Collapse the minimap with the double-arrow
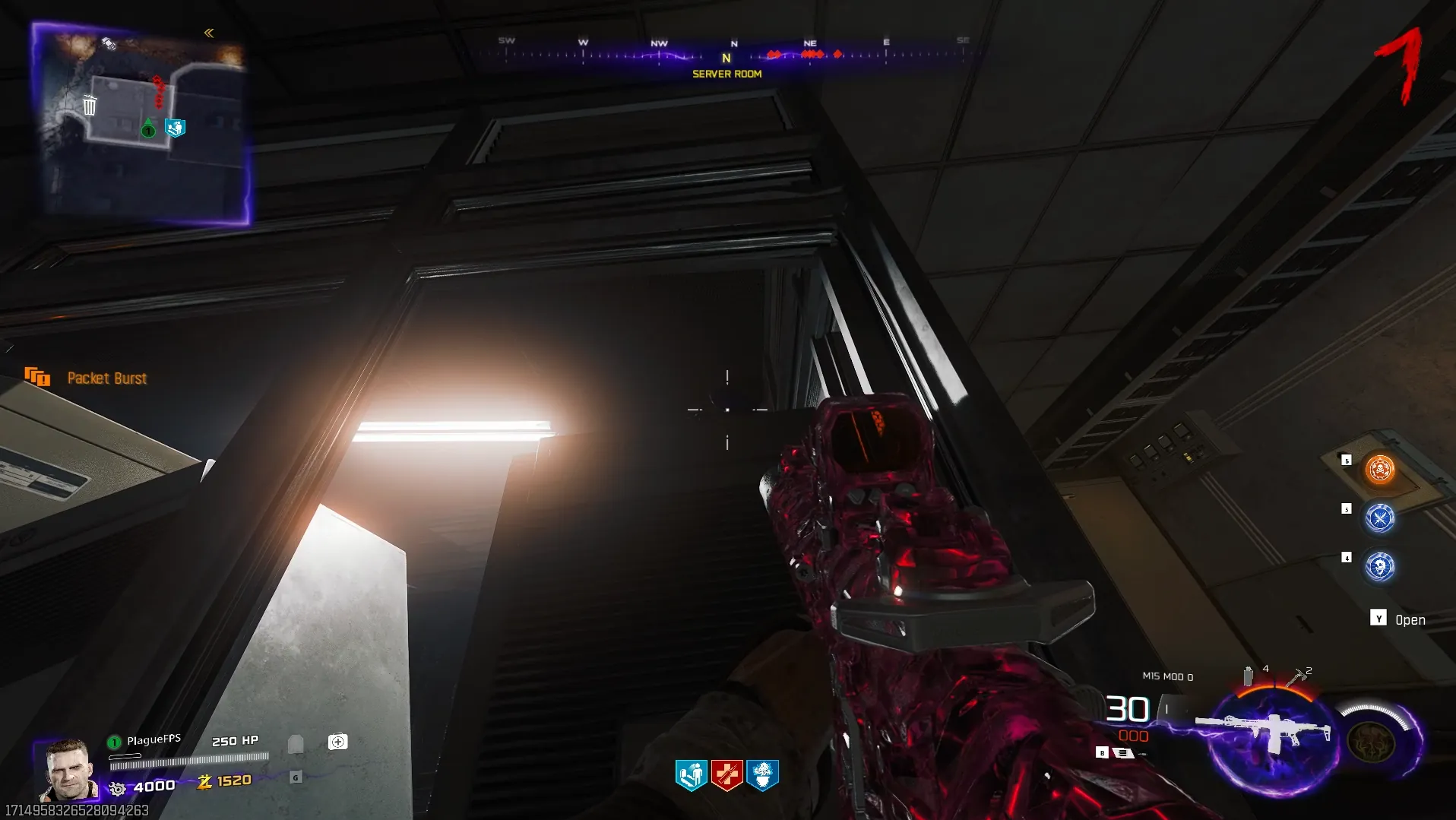The width and height of the screenshot is (1456, 820). pyautogui.click(x=209, y=33)
